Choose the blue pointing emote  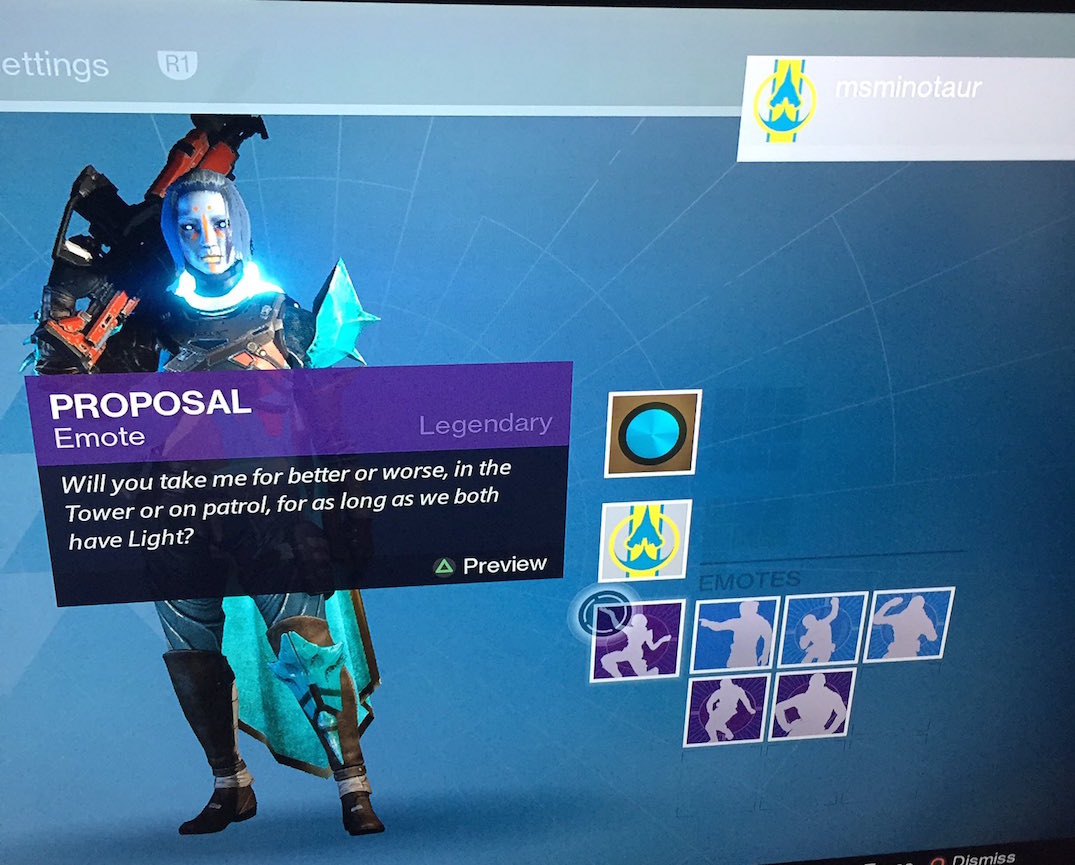(x=735, y=632)
